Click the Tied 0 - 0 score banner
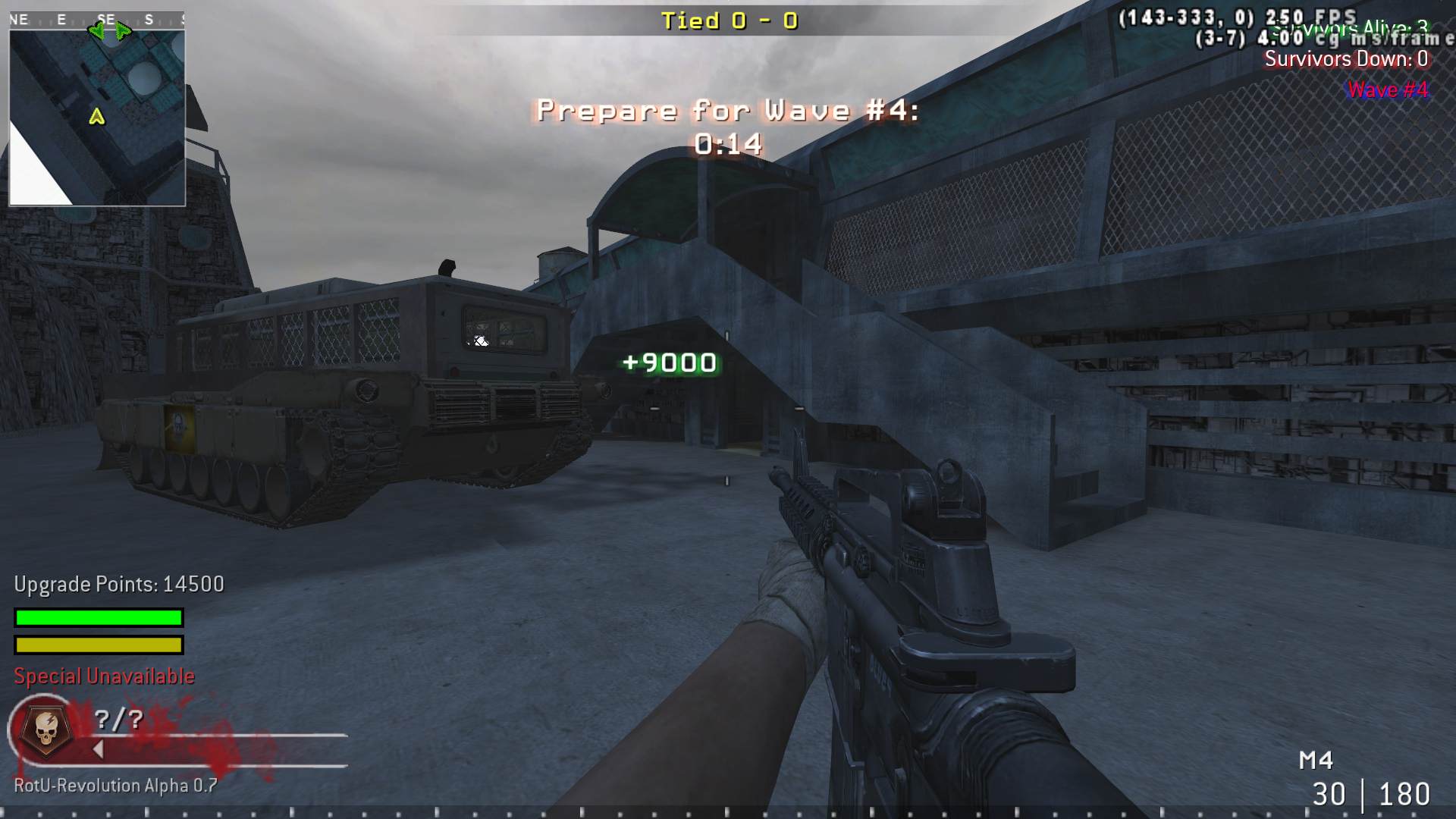Screen dimensions: 1456x819 click(x=729, y=20)
